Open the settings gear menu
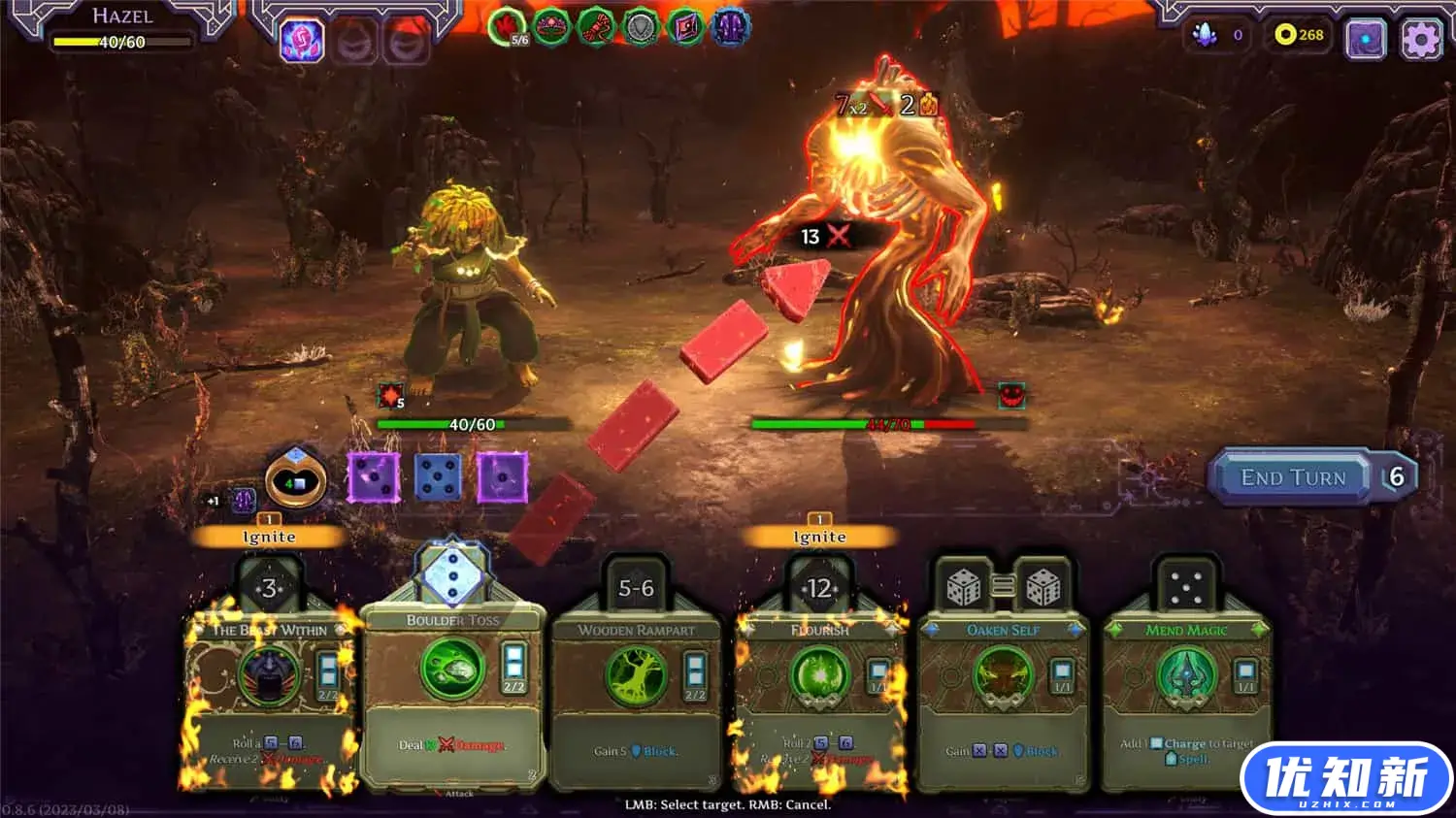This screenshot has width=1456, height=818. pyautogui.click(x=1421, y=36)
